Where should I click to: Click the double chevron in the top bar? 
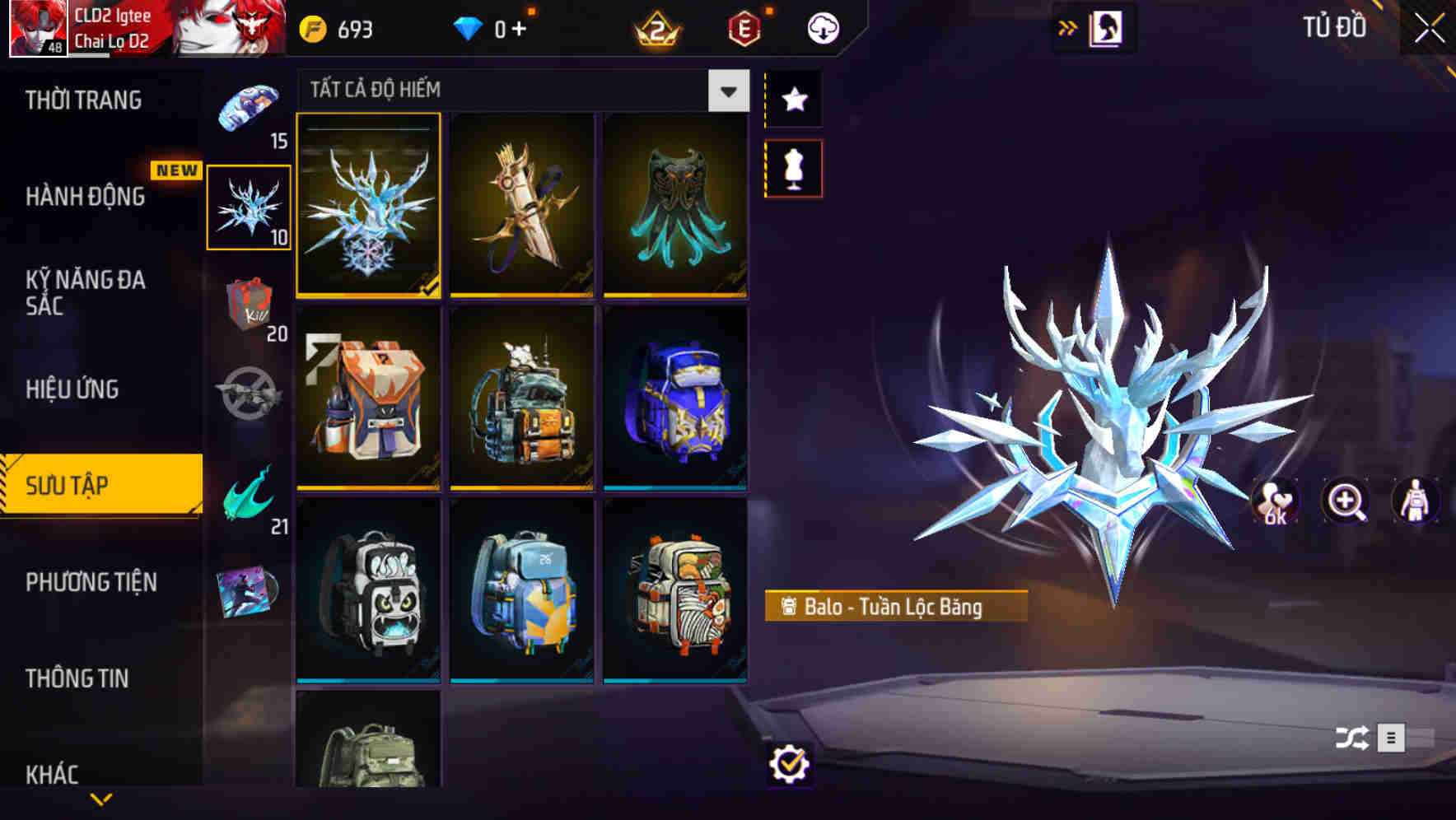pos(1068,26)
